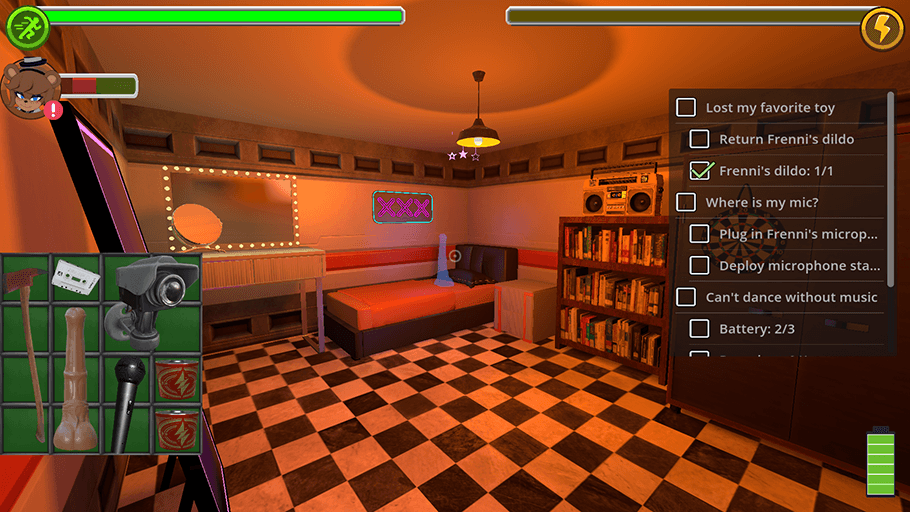Click the green running man stamina icon
Image resolution: width=910 pixels, height=512 pixels.
26,27
